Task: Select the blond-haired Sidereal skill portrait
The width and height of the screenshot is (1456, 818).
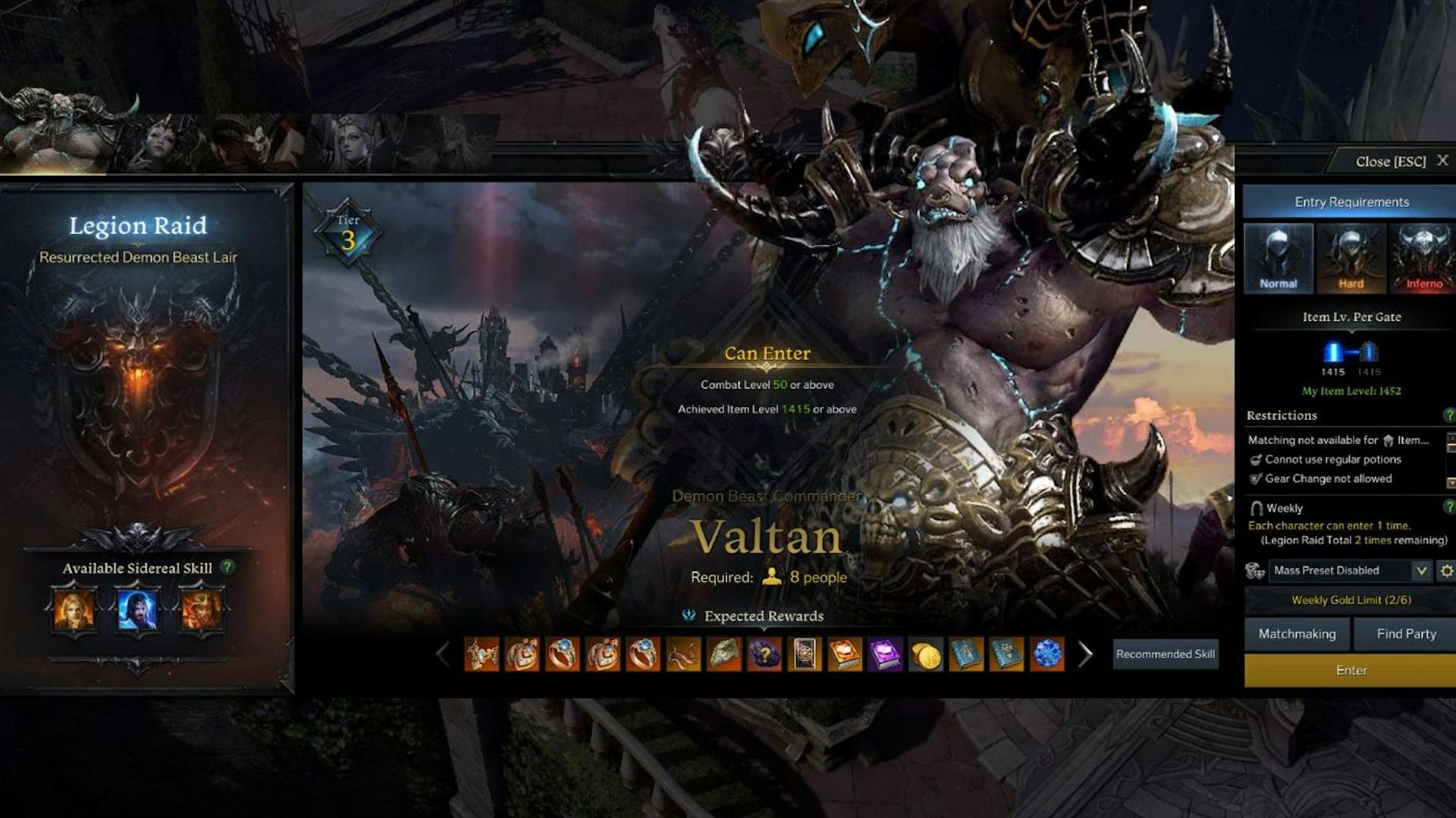Action: [74, 610]
